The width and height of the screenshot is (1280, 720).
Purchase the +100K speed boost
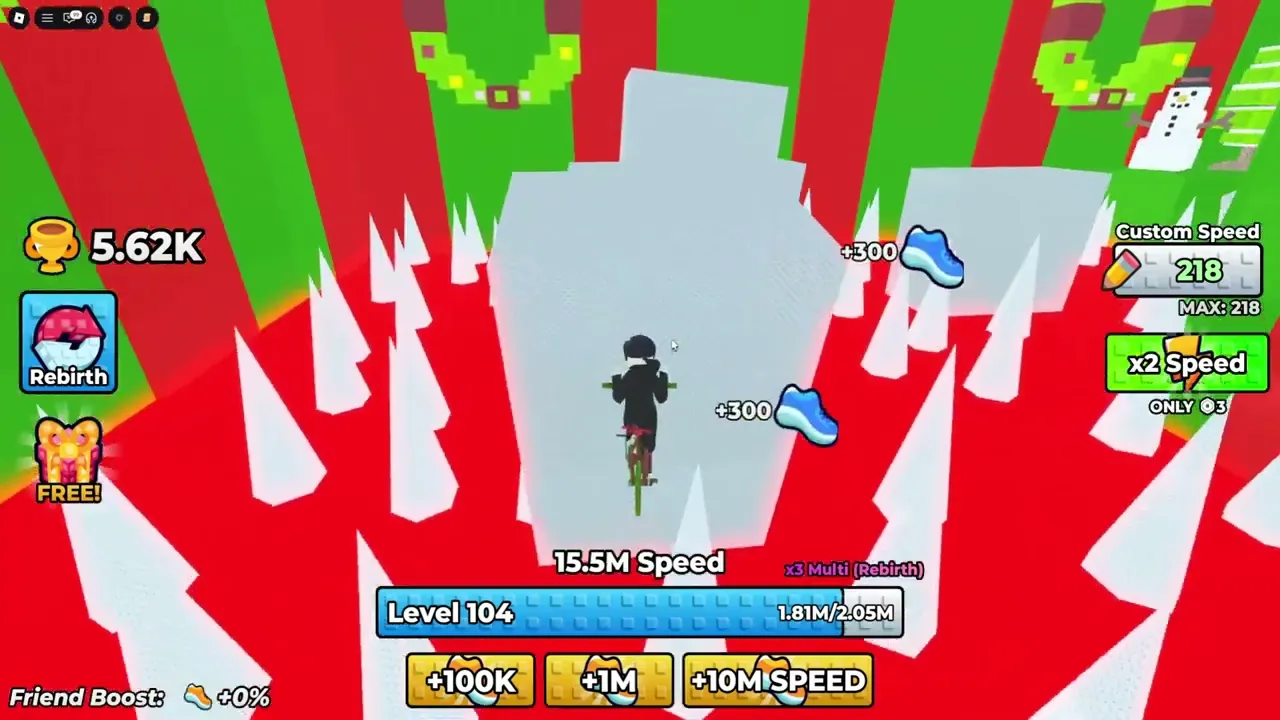tap(470, 681)
